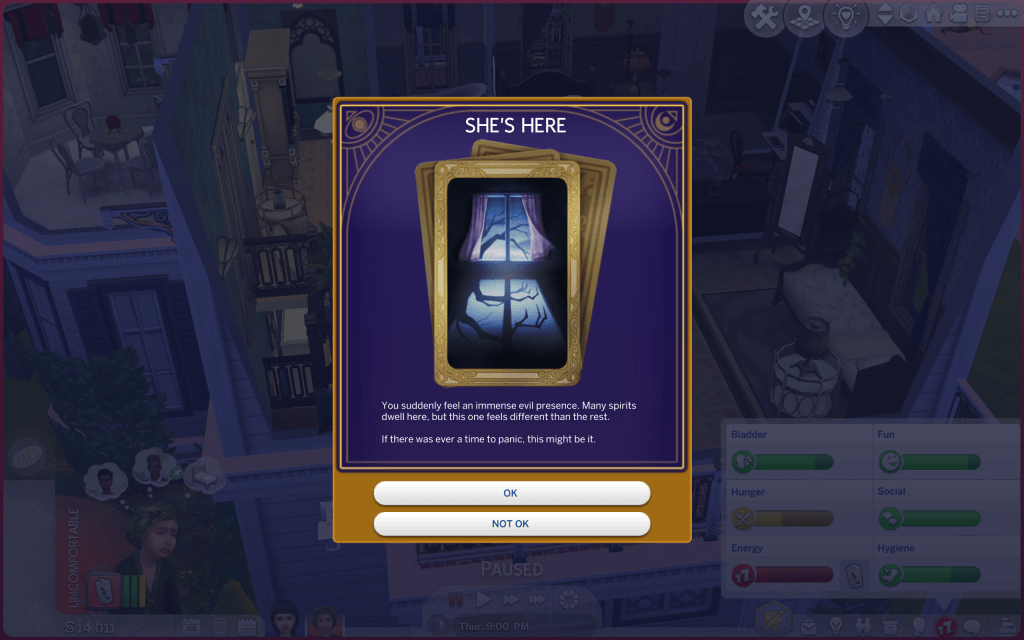The height and width of the screenshot is (640, 1024).
Task: Open the camera controls icon
Action: coord(958,15)
